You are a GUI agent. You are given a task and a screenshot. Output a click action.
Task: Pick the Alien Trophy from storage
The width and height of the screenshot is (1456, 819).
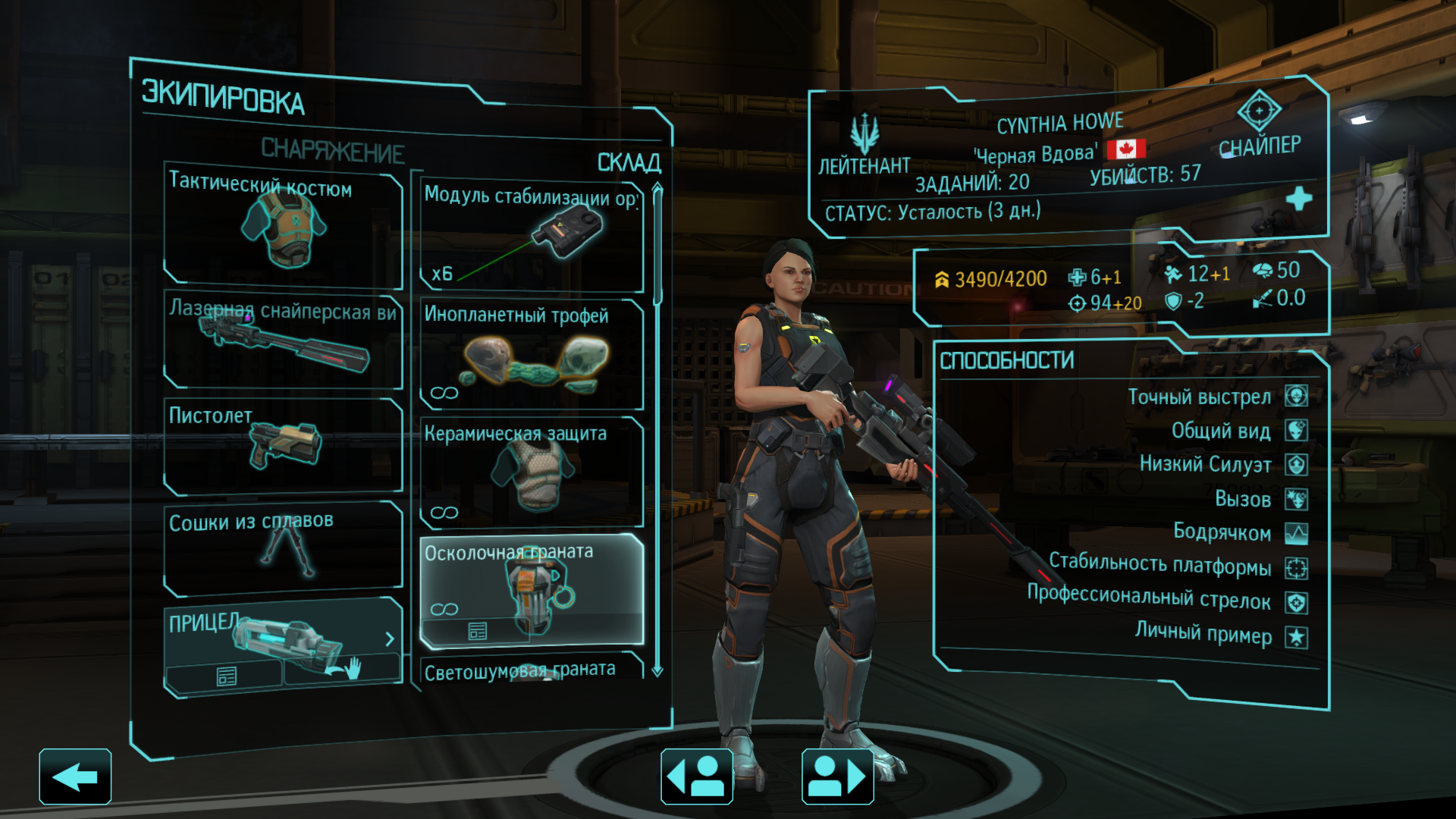coord(531,354)
